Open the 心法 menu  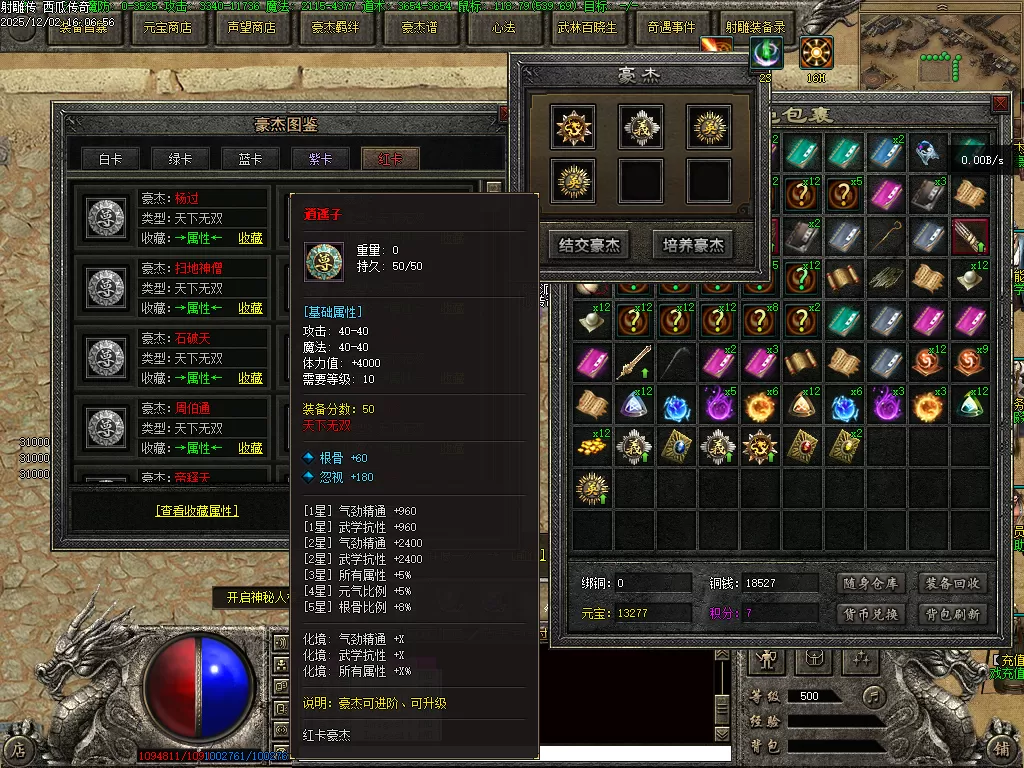503,28
